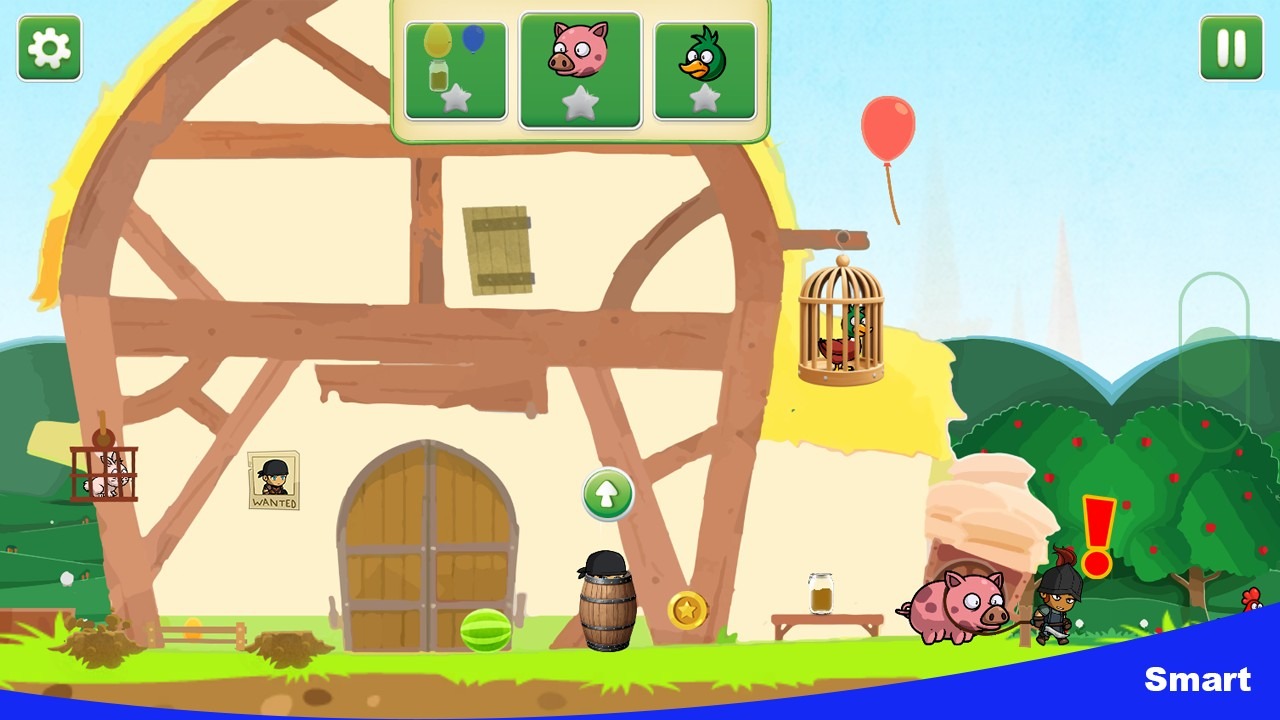
Task: Click the Smart label on the banner
Action: [1199, 679]
